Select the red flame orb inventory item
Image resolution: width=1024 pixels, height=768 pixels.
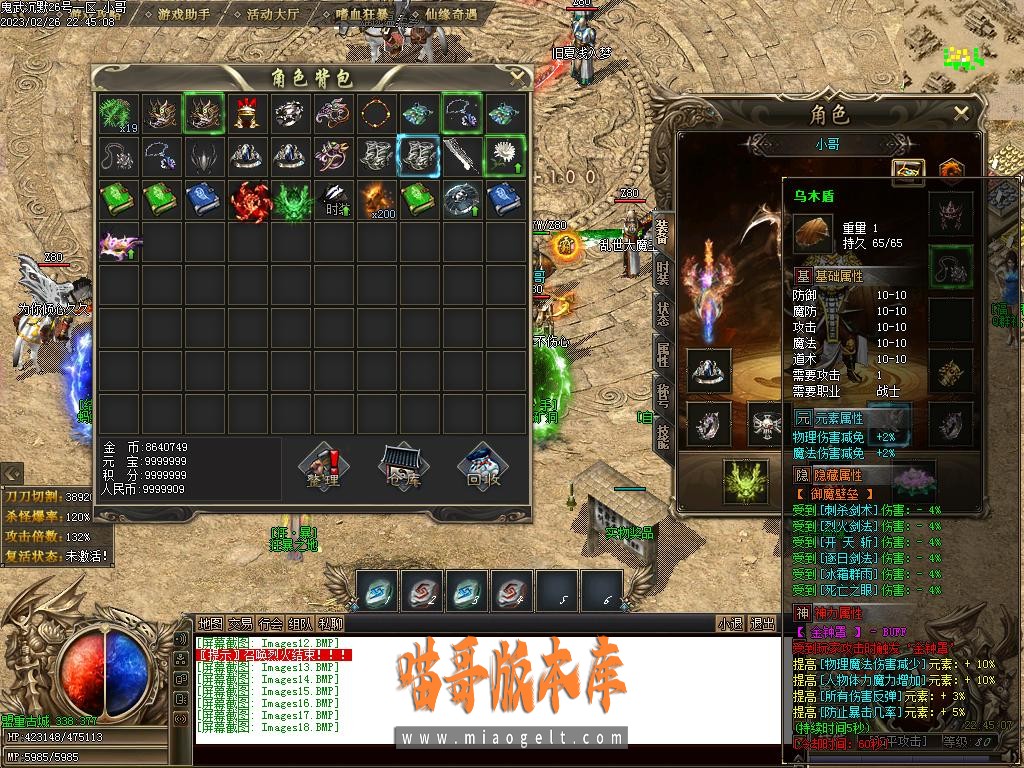[250, 200]
